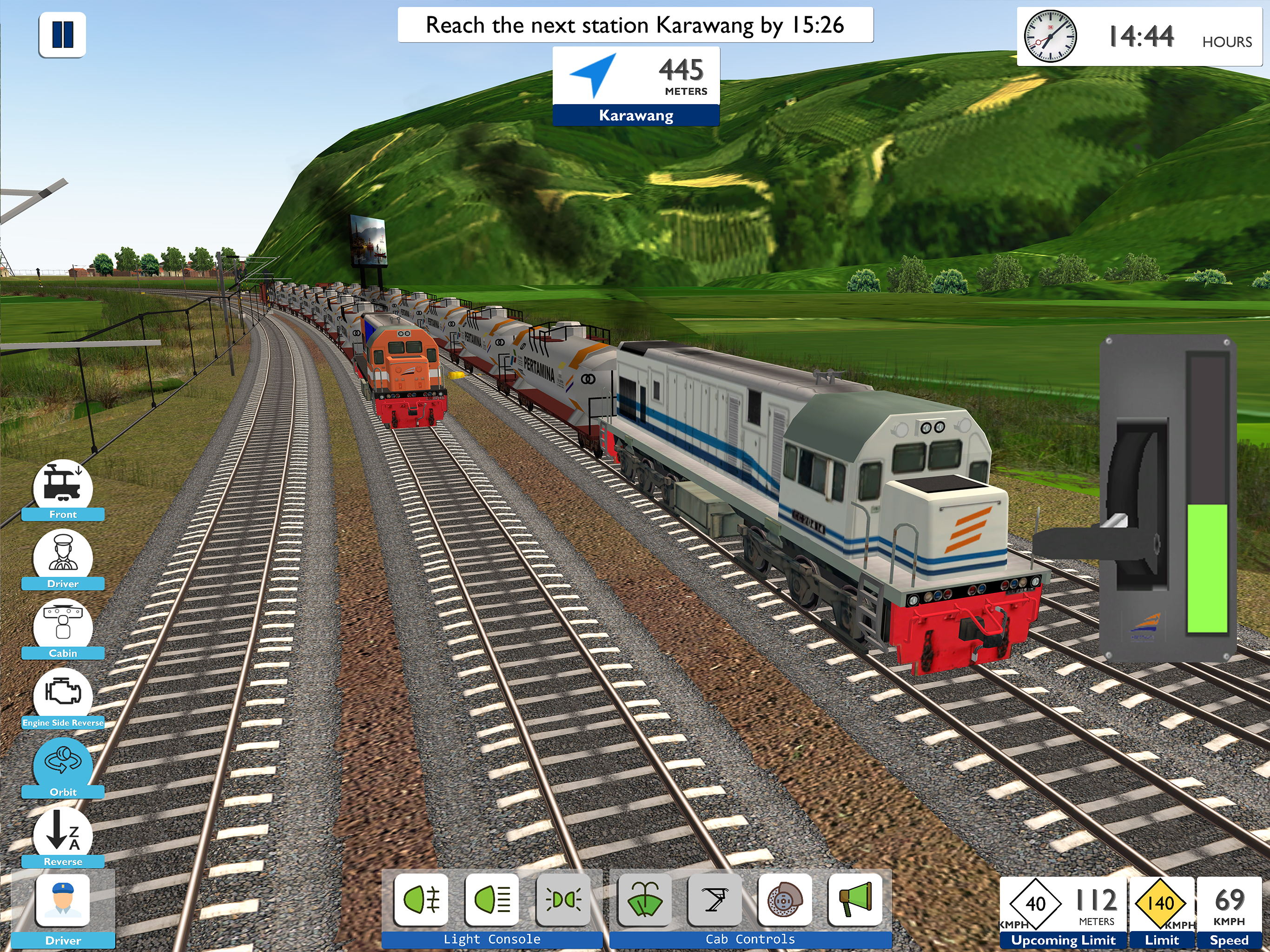Toggle the Reverse direction button
Image resolution: width=1270 pixels, height=952 pixels.
(x=63, y=834)
